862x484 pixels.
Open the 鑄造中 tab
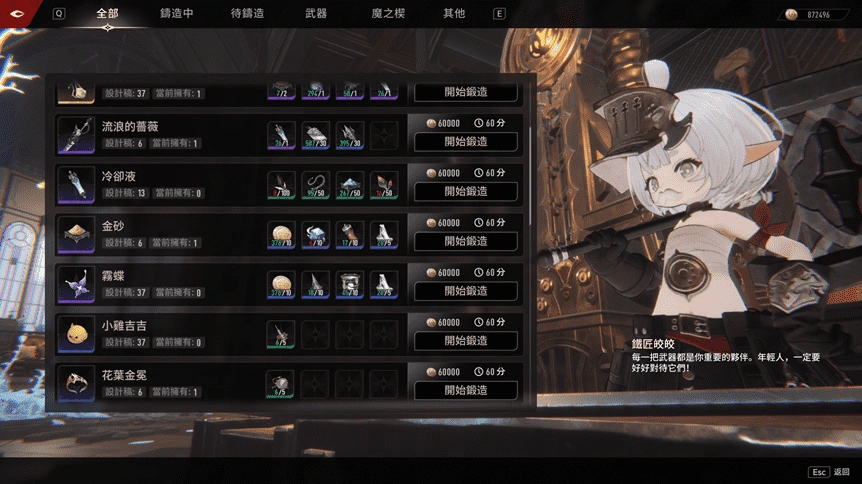coord(176,14)
